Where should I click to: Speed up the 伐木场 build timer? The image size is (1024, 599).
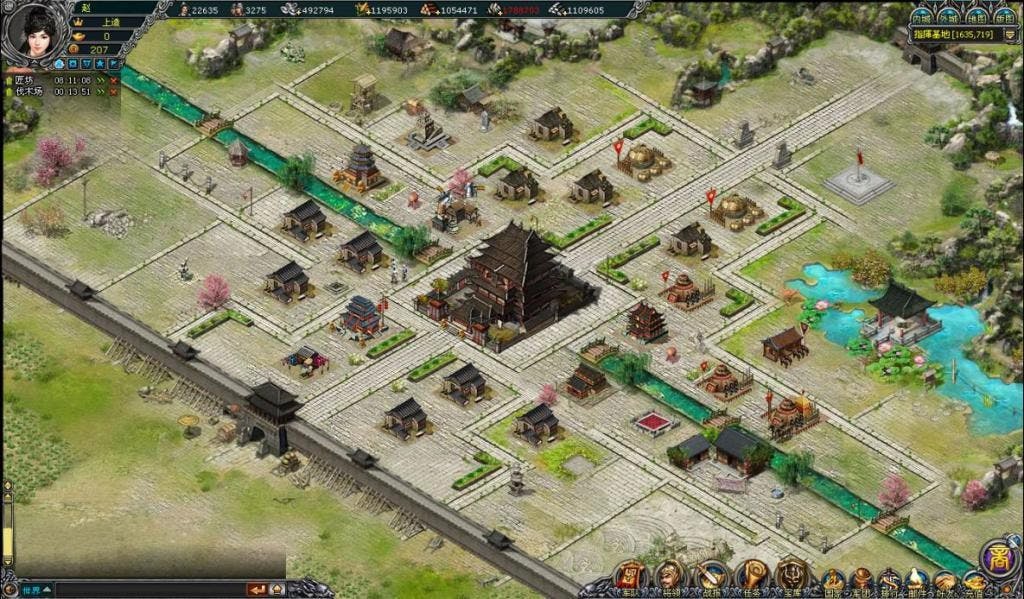(x=101, y=91)
